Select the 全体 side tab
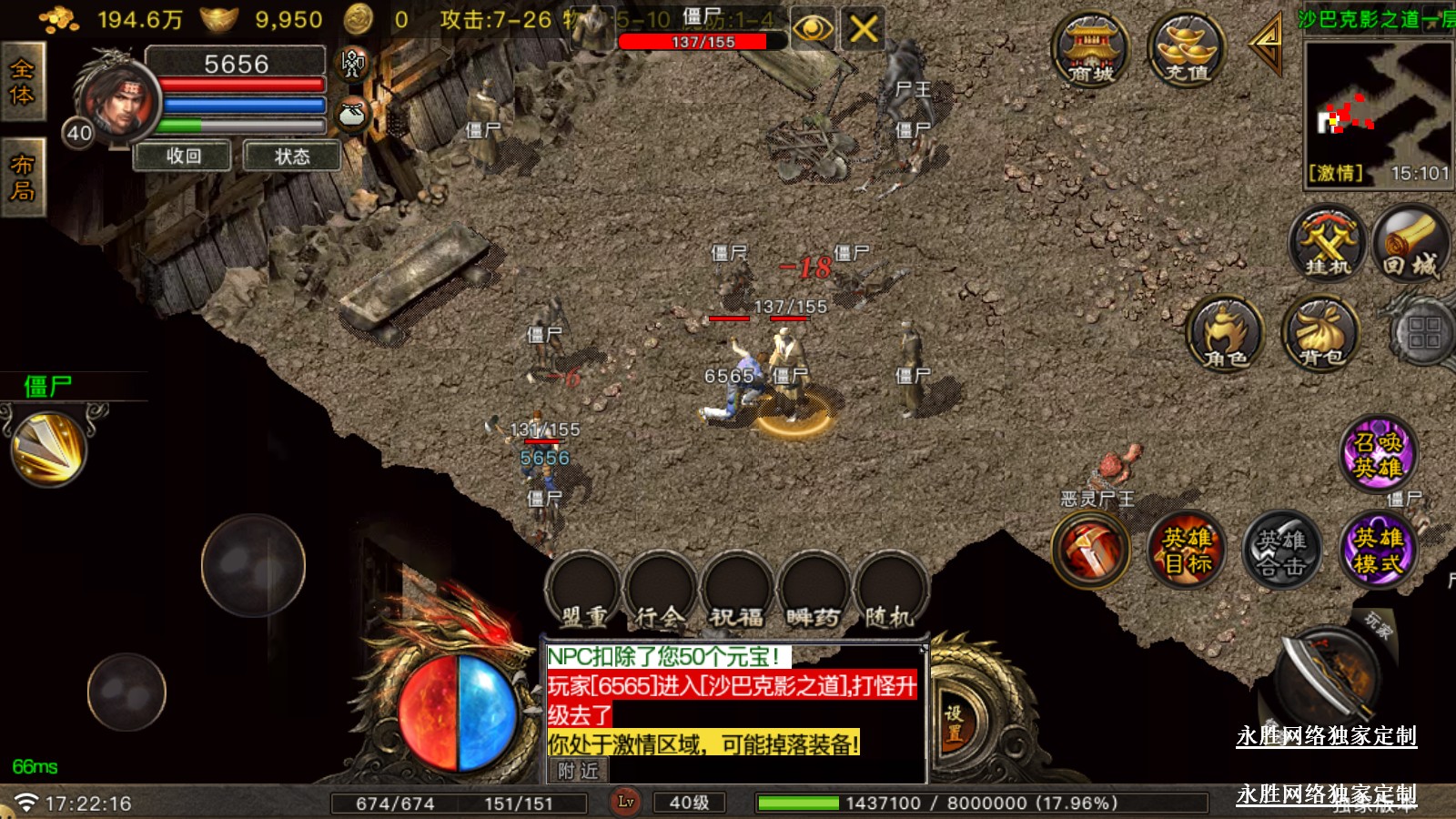1456x819 pixels. [x=22, y=82]
